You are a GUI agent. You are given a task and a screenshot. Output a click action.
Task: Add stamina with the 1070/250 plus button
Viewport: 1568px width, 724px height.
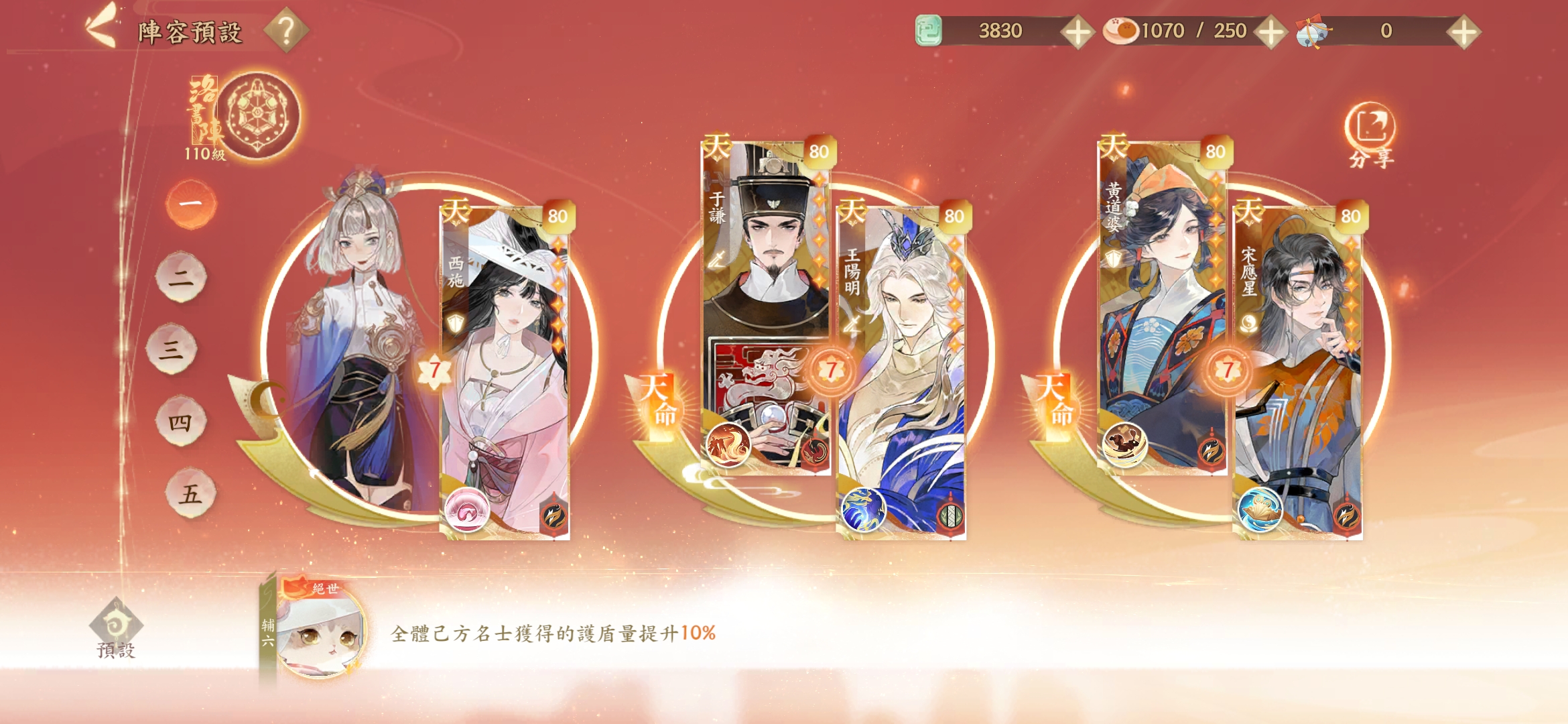point(1270,32)
